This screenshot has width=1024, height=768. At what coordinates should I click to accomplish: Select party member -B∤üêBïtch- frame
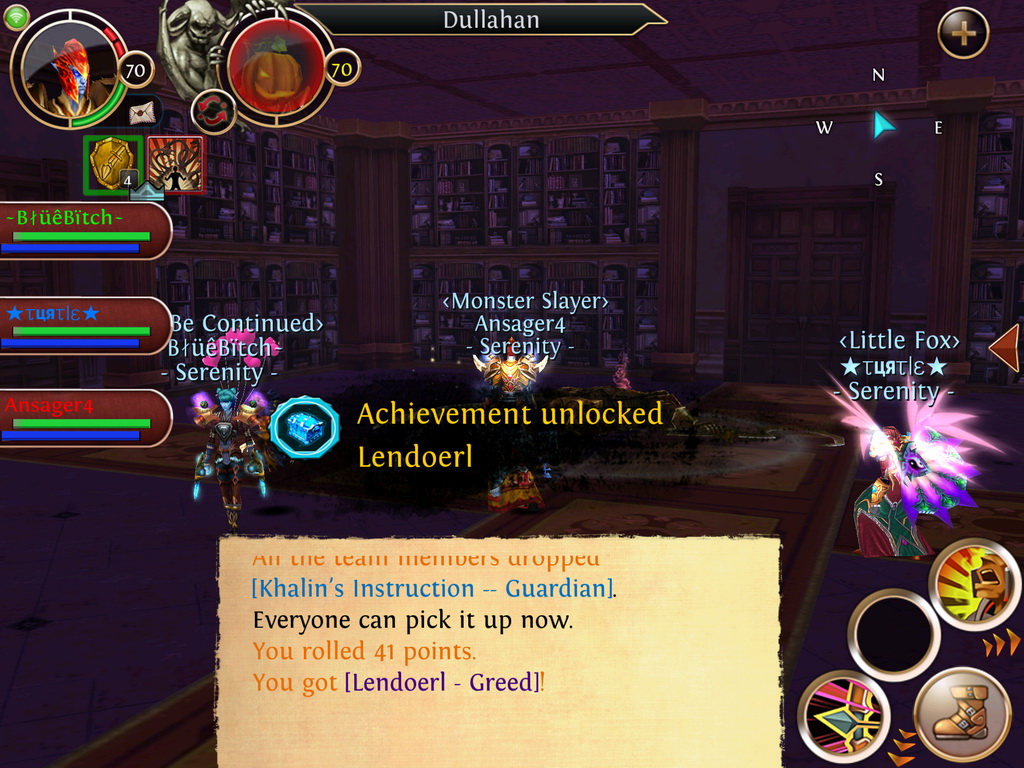(x=84, y=231)
